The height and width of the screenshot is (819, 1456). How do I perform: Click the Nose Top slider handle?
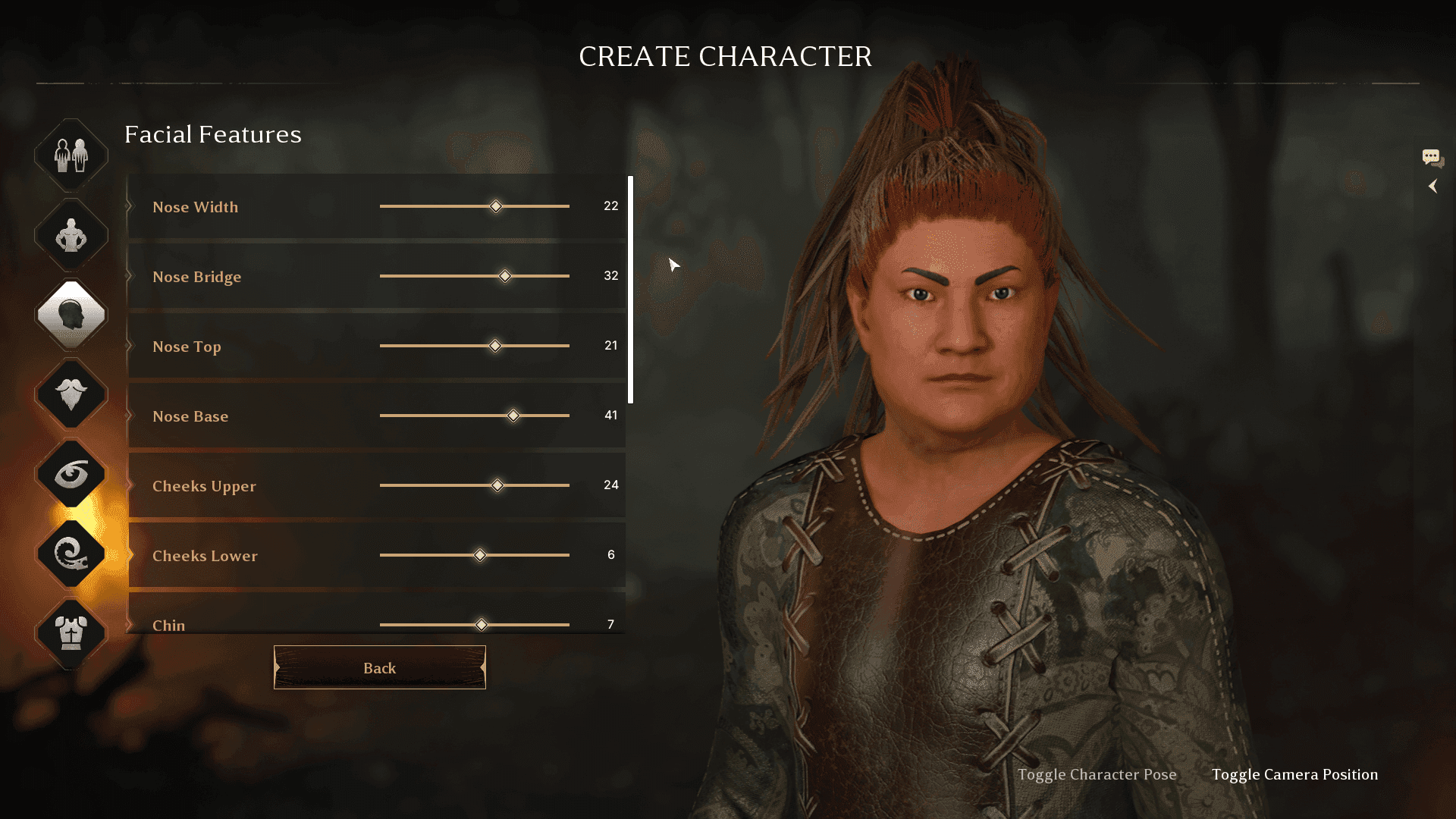pyautogui.click(x=495, y=346)
